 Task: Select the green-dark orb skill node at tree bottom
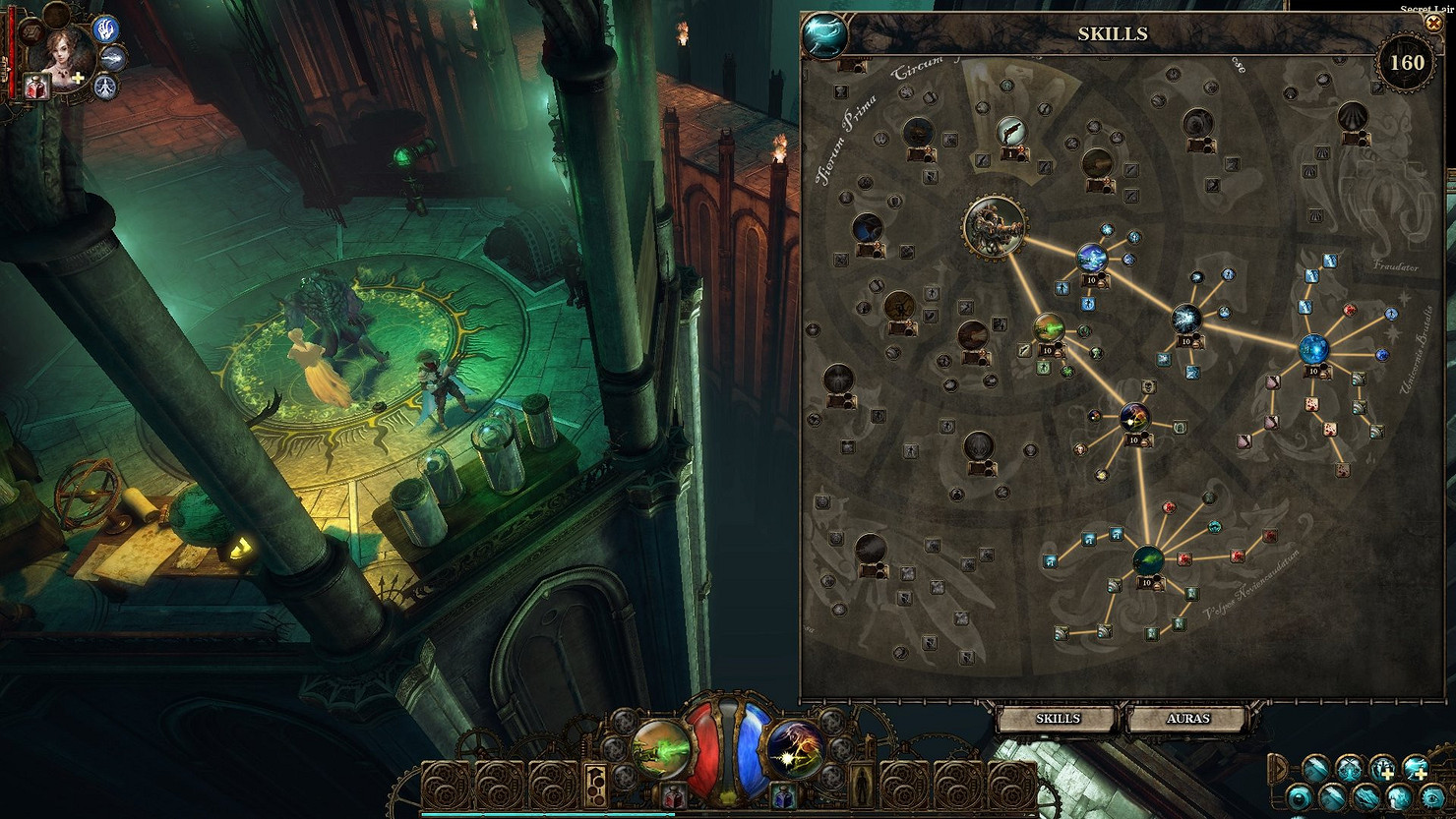point(1147,560)
